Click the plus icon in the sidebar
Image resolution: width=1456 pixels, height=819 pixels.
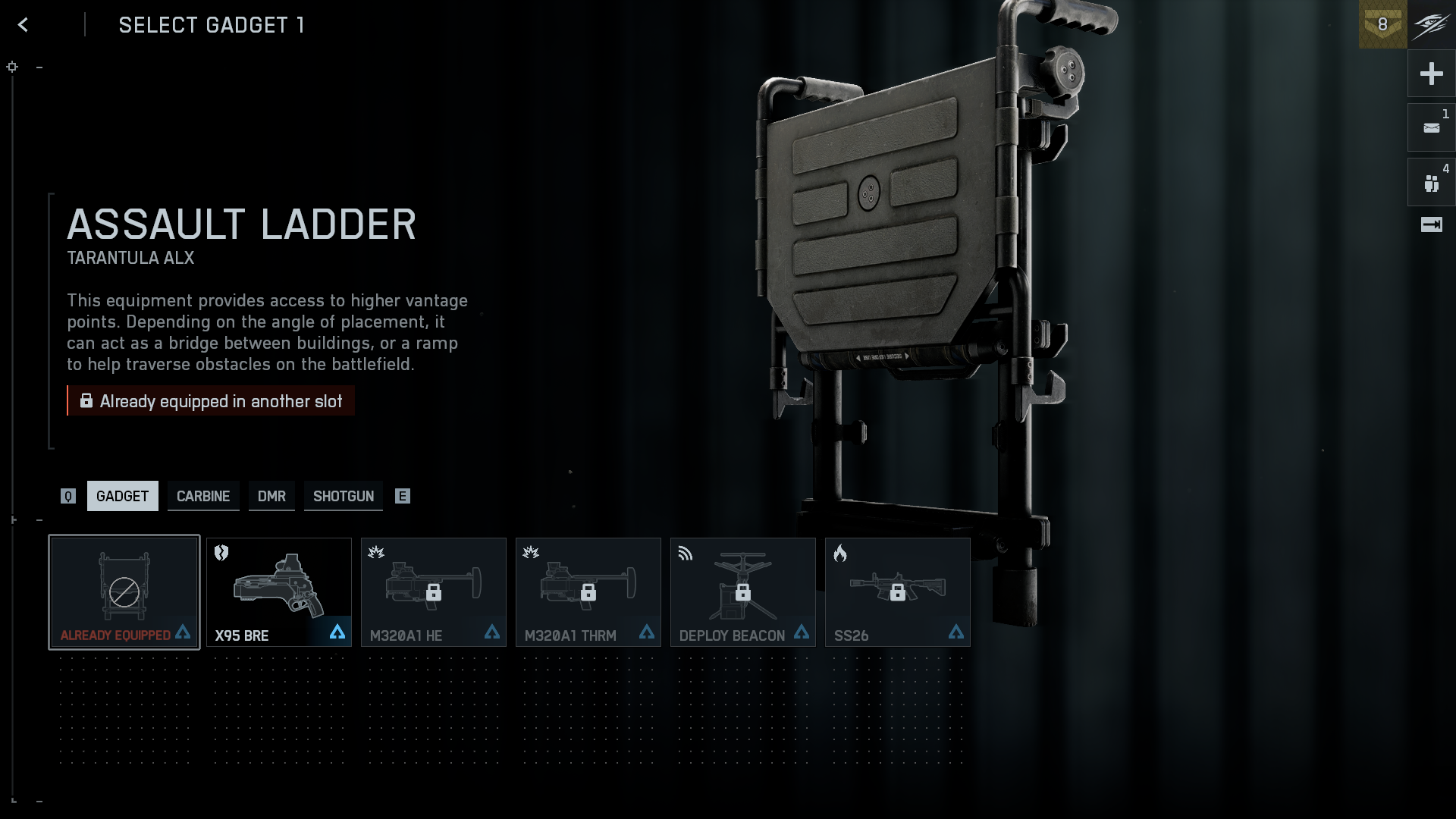coord(1431,74)
